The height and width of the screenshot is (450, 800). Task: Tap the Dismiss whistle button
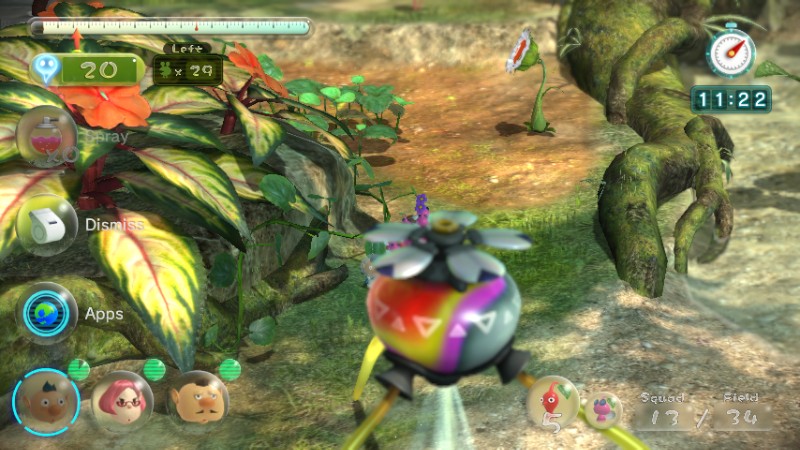point(47,225)
